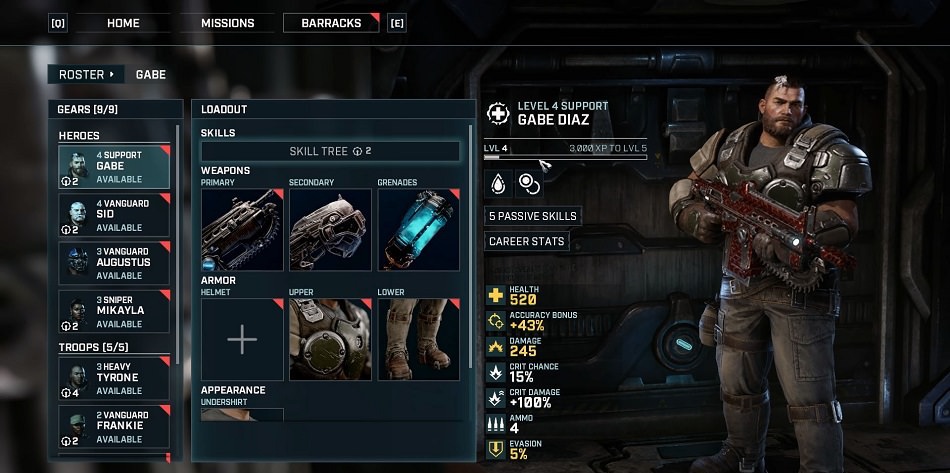Add a helmet in the empty slot
Image resolution: width=950 pixels, height=473 pixels.
[x=242, y=340]
